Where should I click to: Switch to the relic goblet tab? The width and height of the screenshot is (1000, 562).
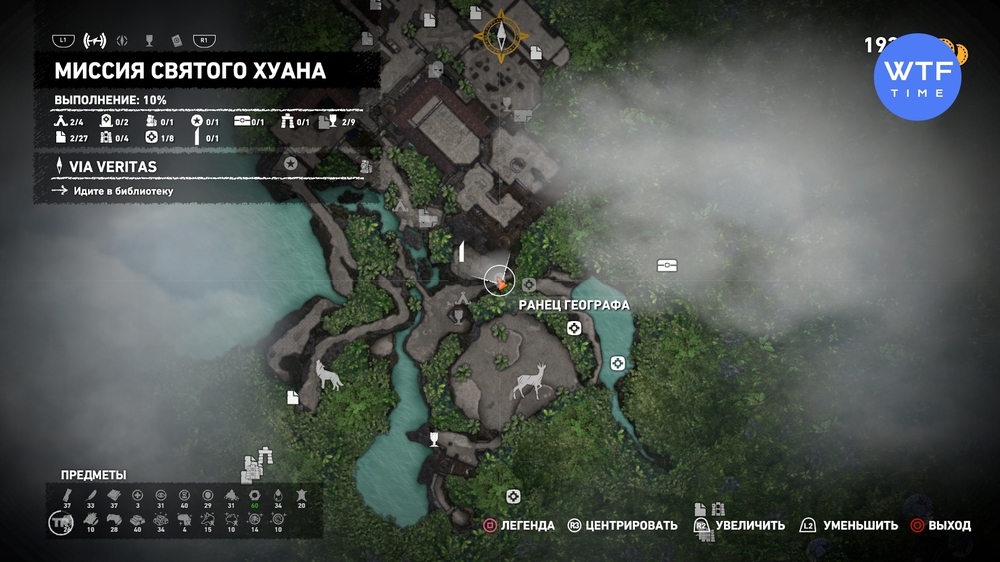click(149, 40)
